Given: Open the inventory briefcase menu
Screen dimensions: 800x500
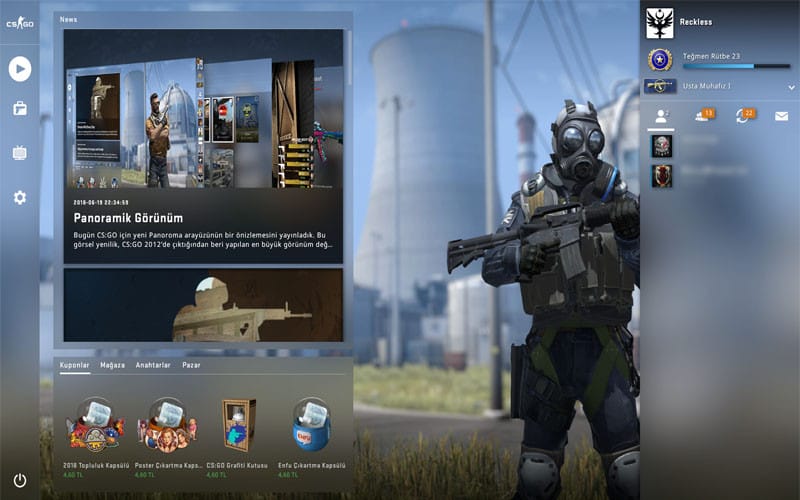Looking at the screenshot, I should (20, 109).
